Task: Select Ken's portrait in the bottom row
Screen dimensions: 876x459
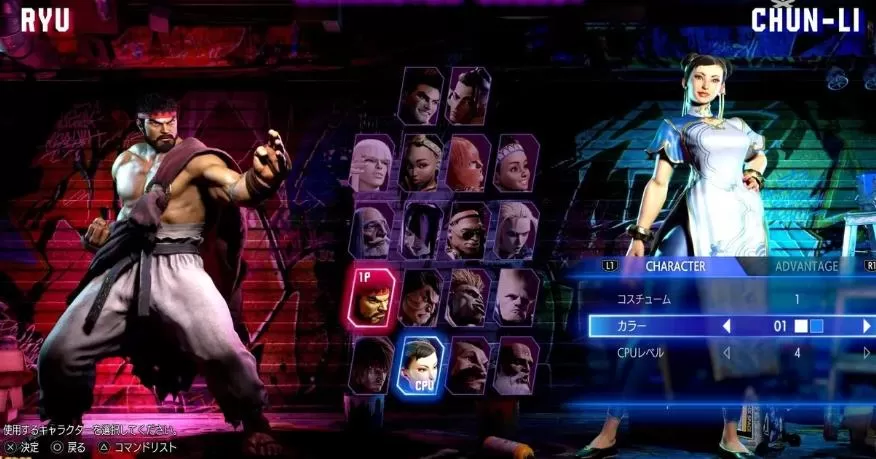Action: [371, 365]
